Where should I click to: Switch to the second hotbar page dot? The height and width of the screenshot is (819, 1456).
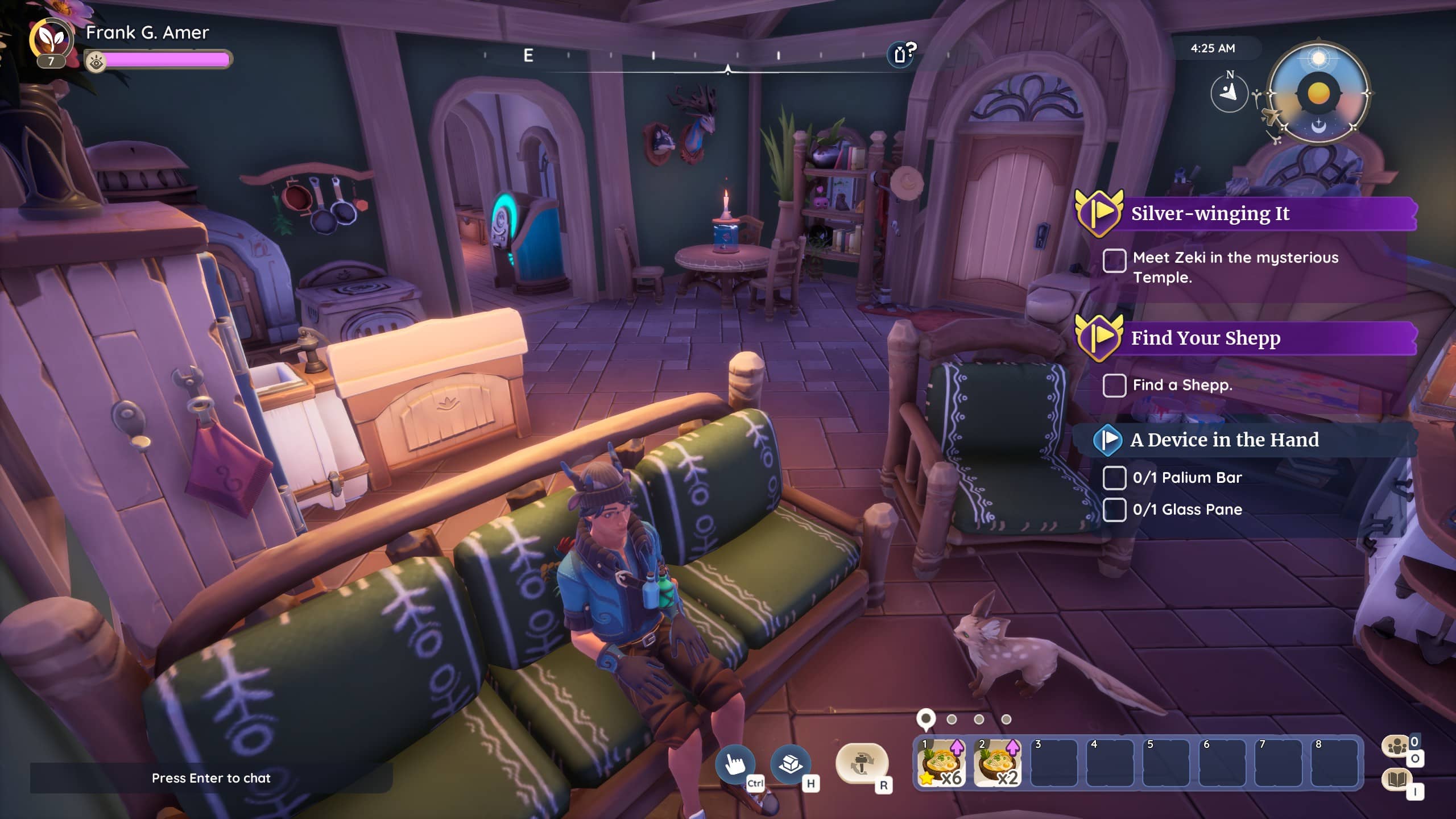[952, 719]
